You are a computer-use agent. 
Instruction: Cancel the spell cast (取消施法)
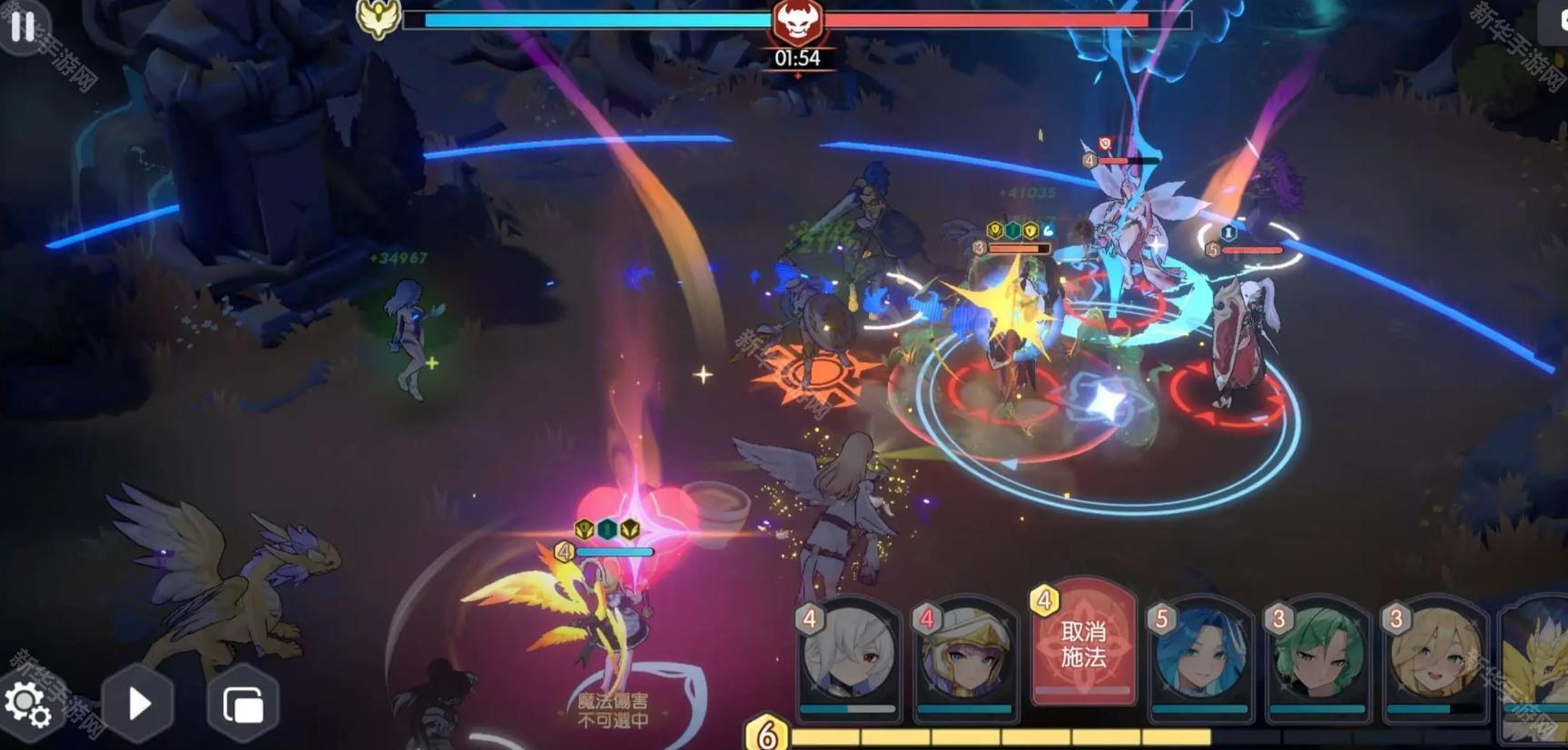click(1083, 644)
